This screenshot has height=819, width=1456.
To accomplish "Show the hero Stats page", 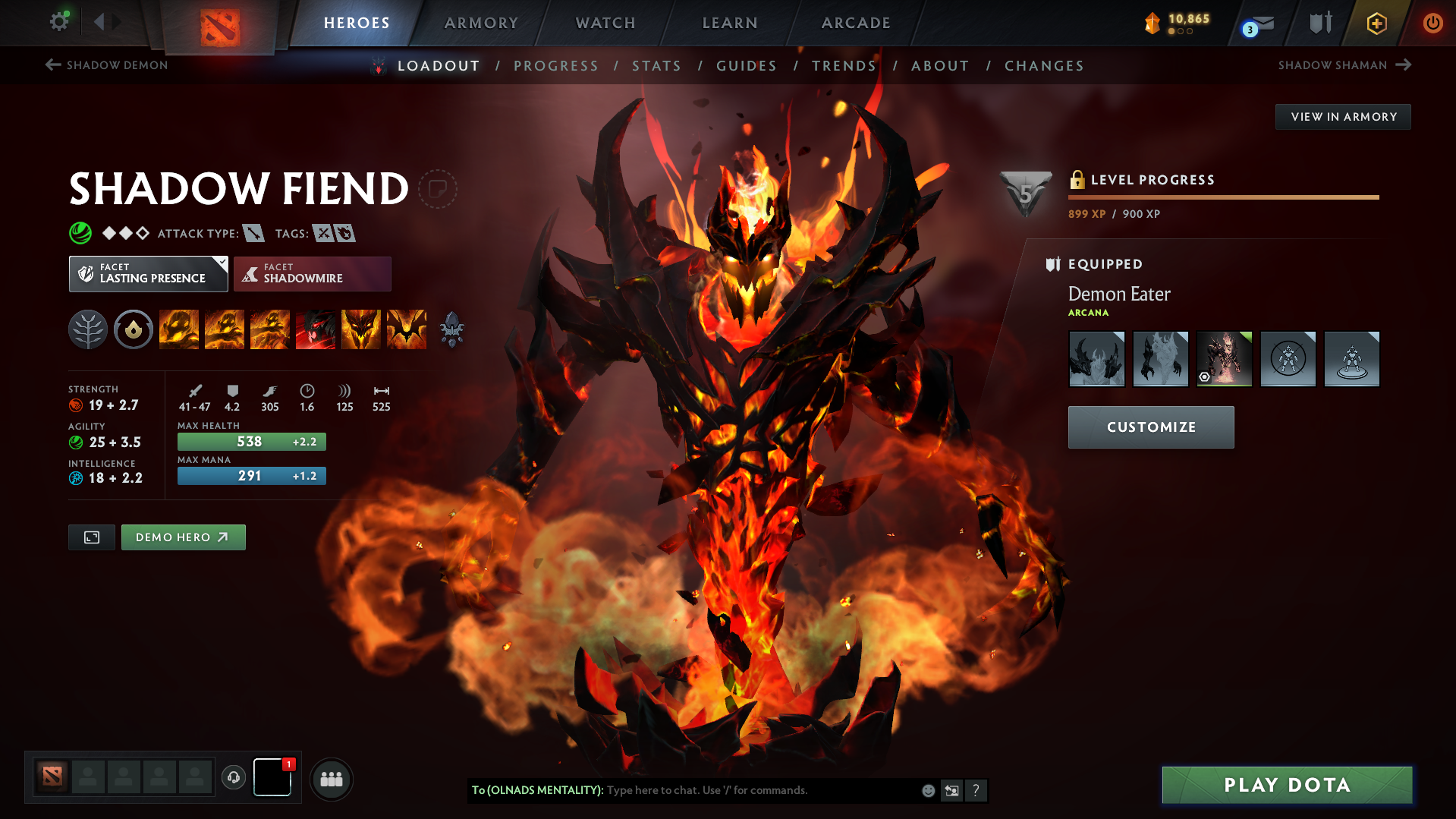I will pyautogui.click(x=656, y=66).
